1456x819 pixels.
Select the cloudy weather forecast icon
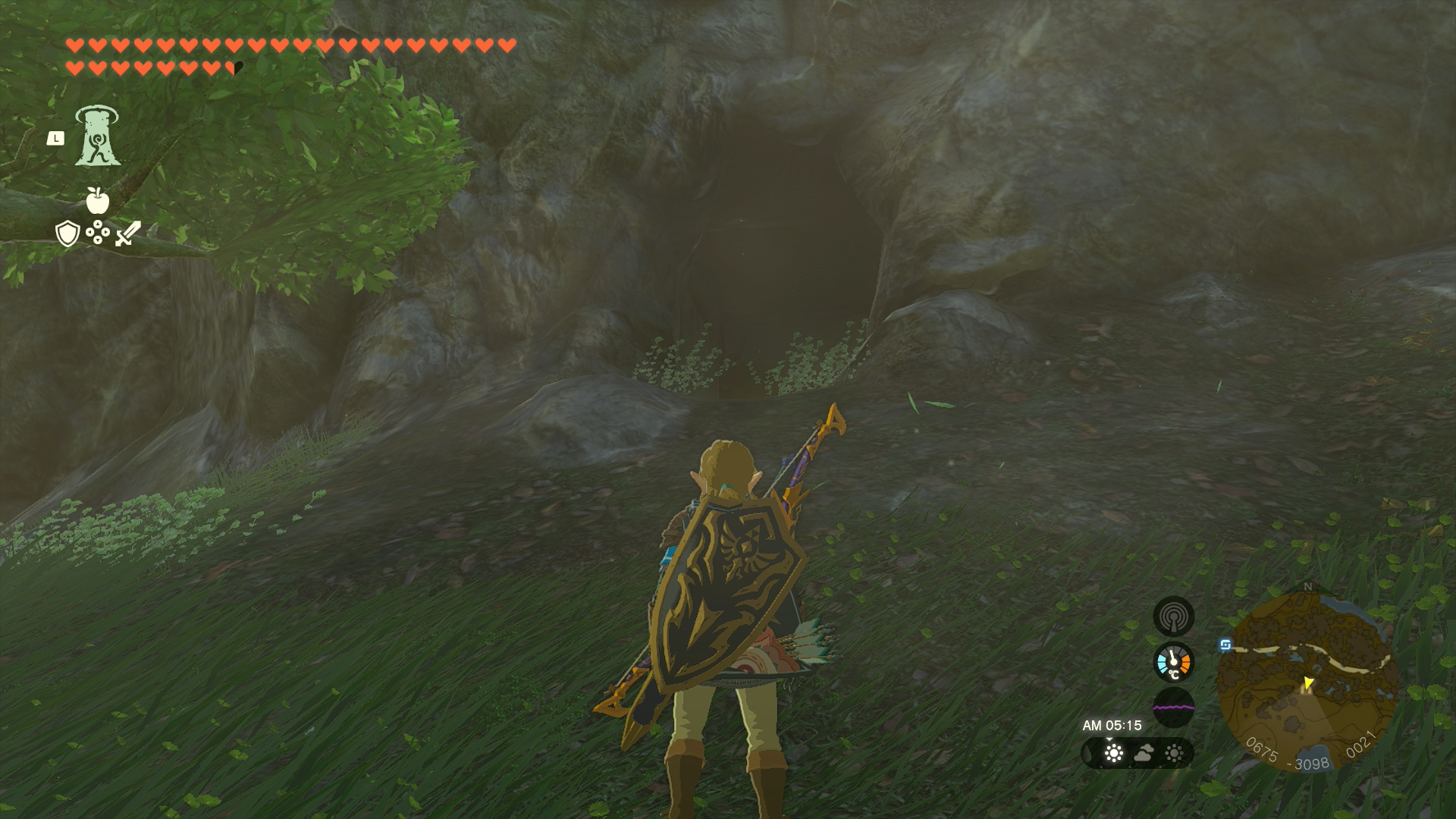tap(1144, 753)
